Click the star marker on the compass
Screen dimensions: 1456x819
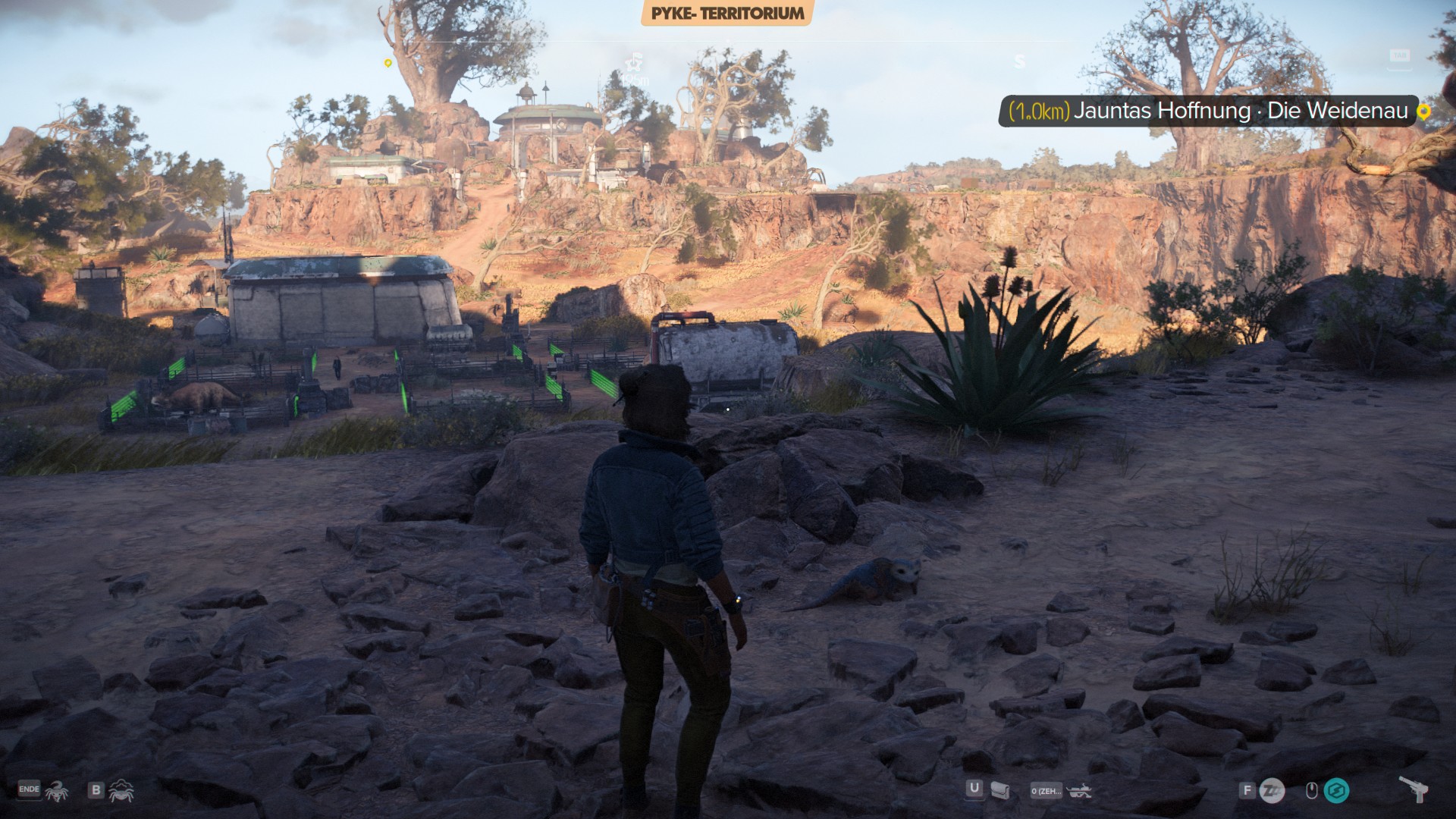[633, 61]
